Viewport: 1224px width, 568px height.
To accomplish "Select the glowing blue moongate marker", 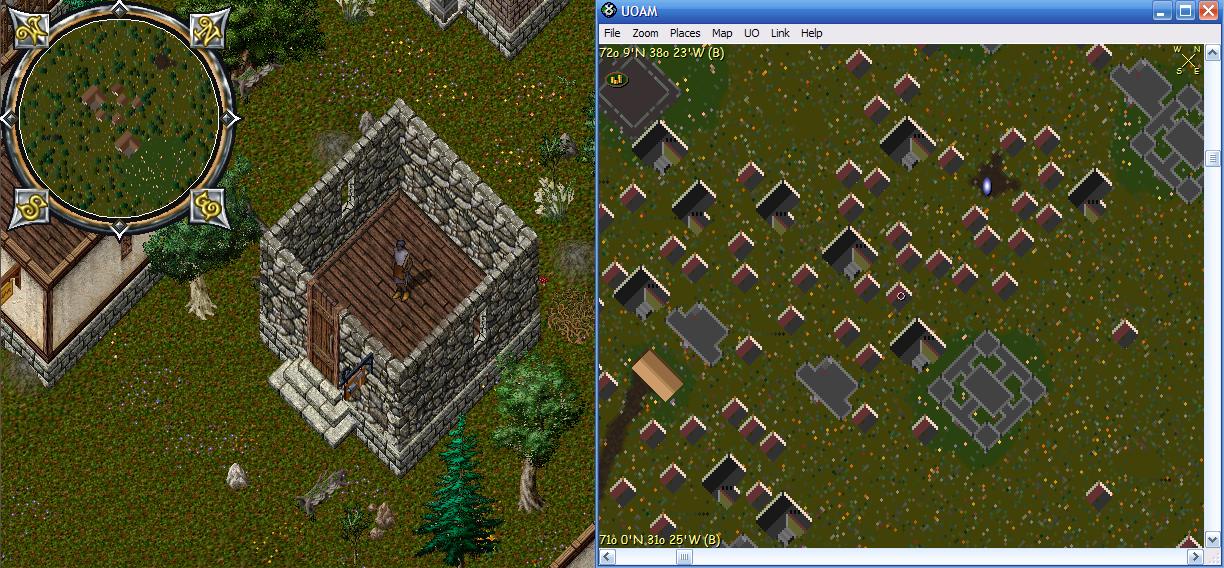I will click(987, 185).
